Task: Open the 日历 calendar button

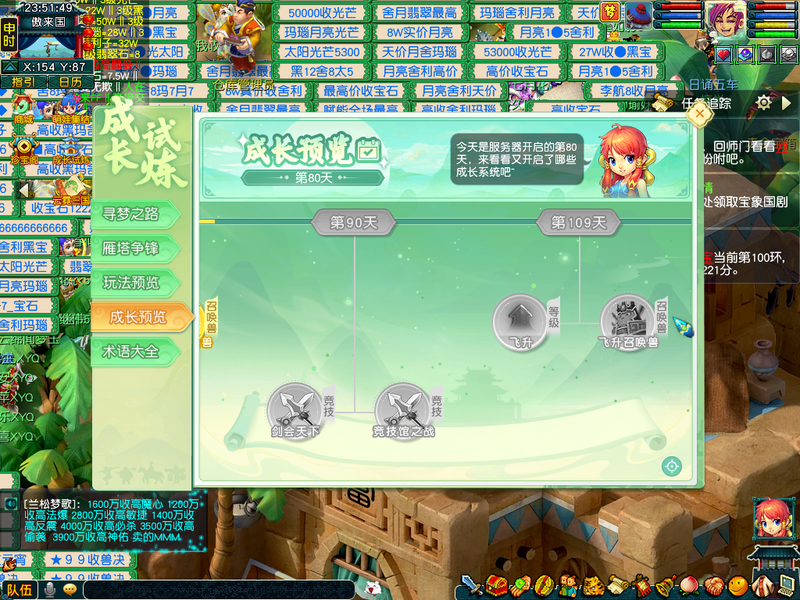Action: [70, 82]
